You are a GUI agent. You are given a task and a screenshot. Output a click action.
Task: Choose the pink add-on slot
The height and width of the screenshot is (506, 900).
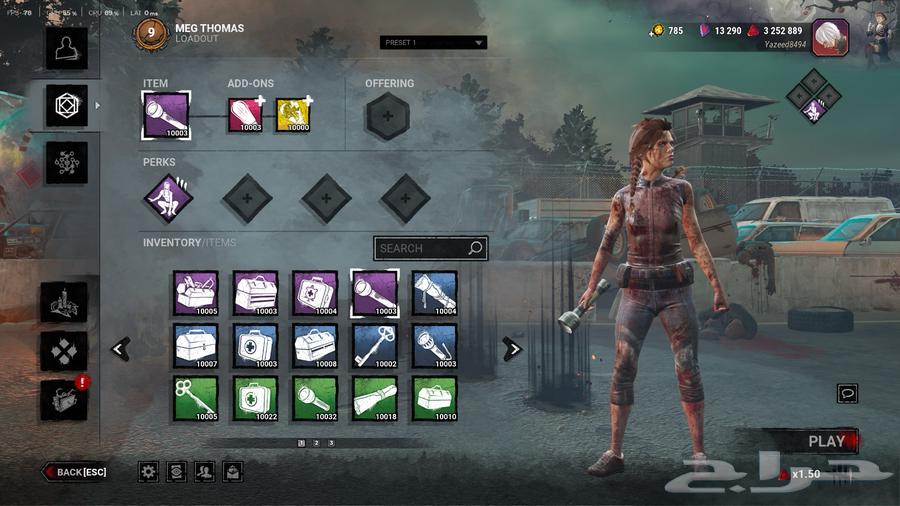click(245, 115)
